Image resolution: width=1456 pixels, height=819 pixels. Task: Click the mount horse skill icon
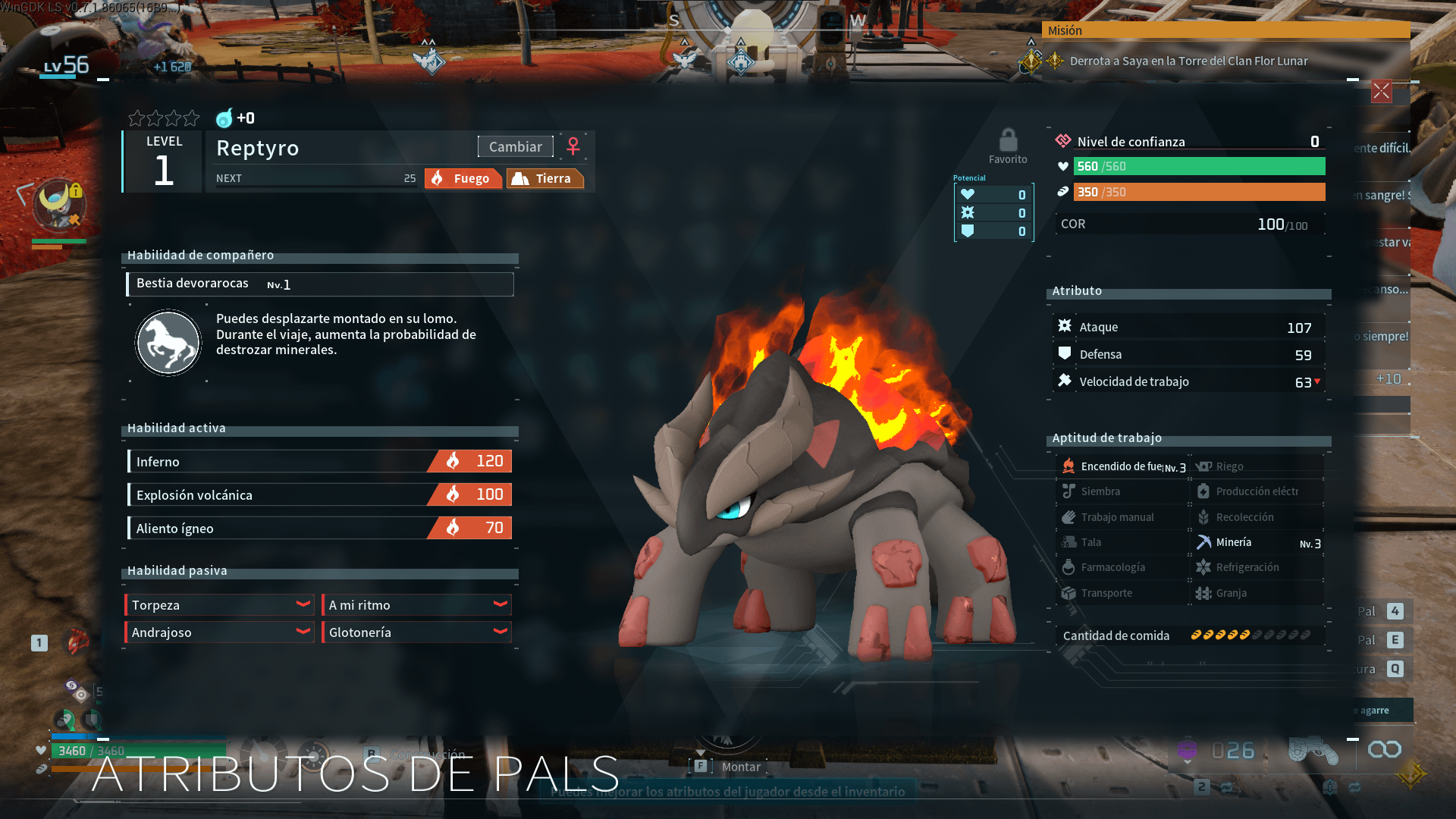point(168,343)
